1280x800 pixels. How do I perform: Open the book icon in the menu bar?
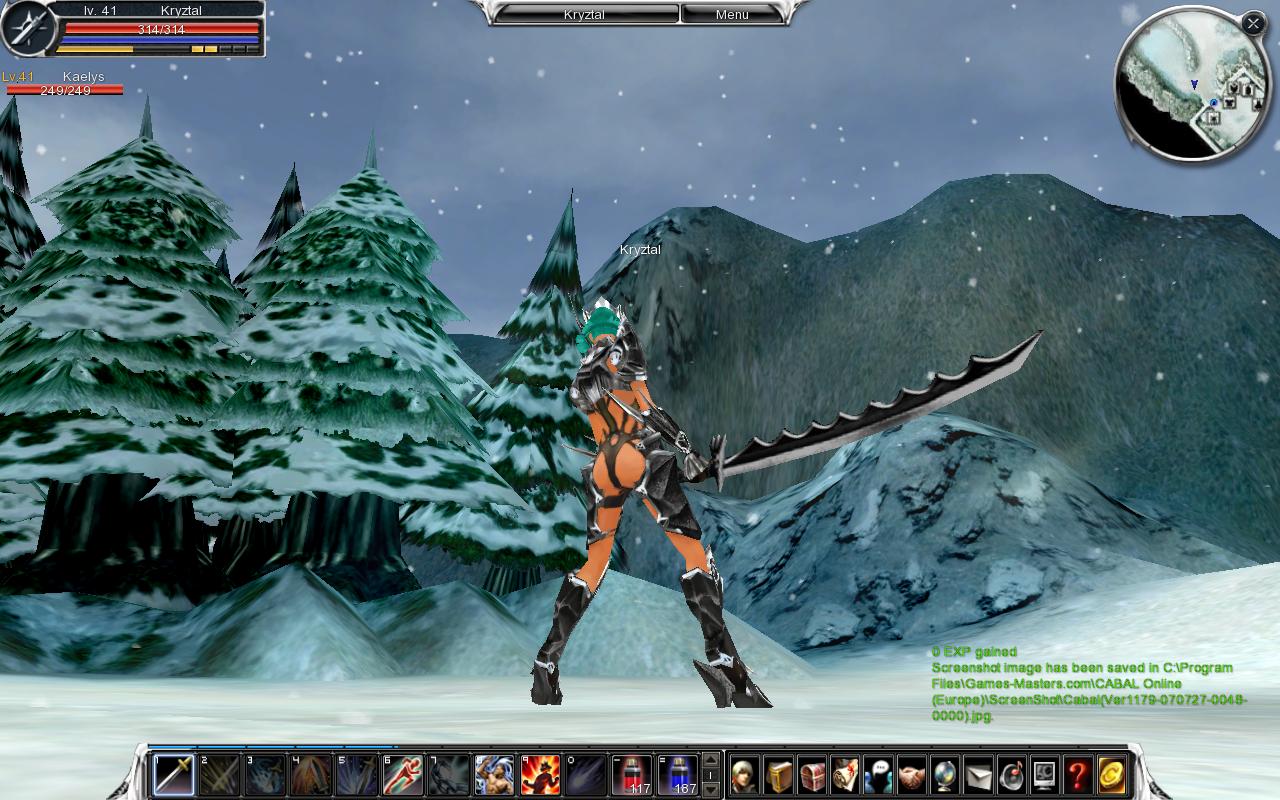pos(779,775)
